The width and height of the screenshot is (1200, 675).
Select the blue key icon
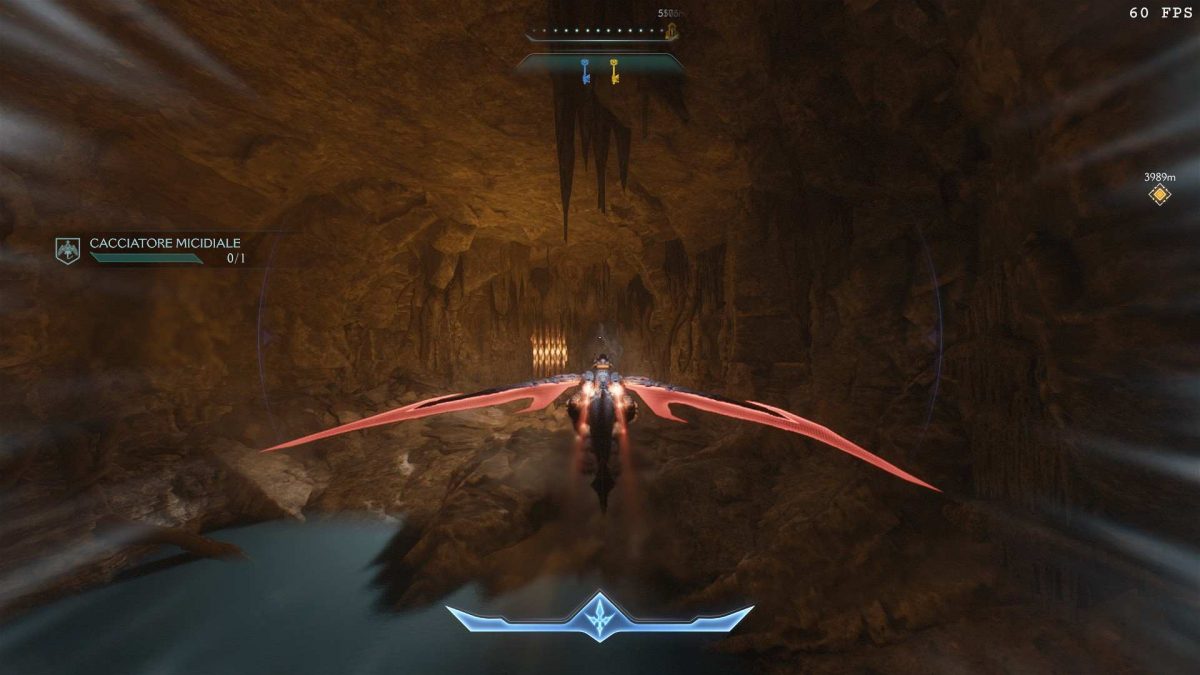click(585, 70)
